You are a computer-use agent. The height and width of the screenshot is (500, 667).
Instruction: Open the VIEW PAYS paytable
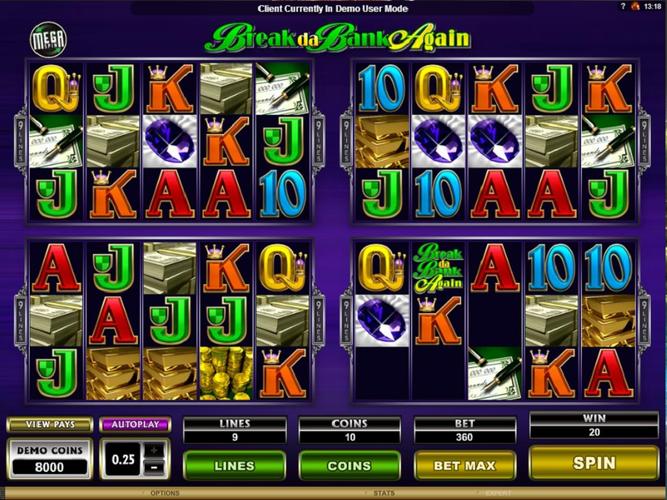coord(49,424)
